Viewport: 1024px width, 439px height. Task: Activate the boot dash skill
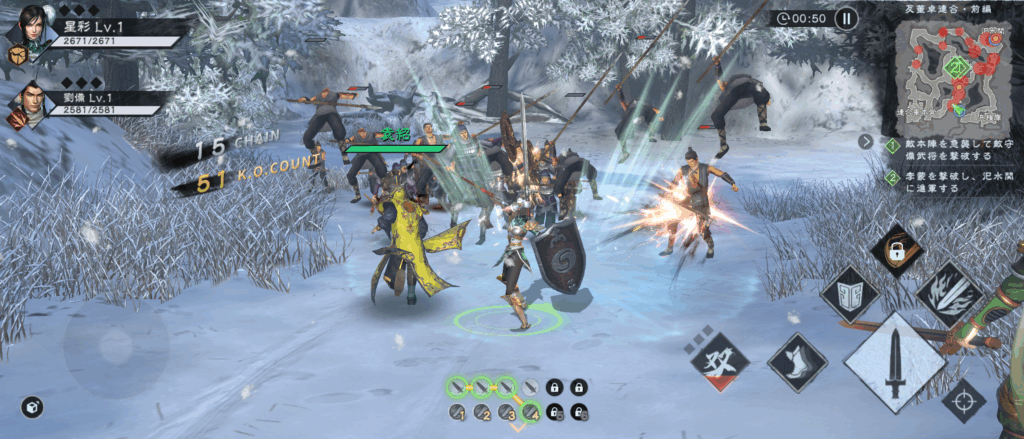tap(797, 363)
